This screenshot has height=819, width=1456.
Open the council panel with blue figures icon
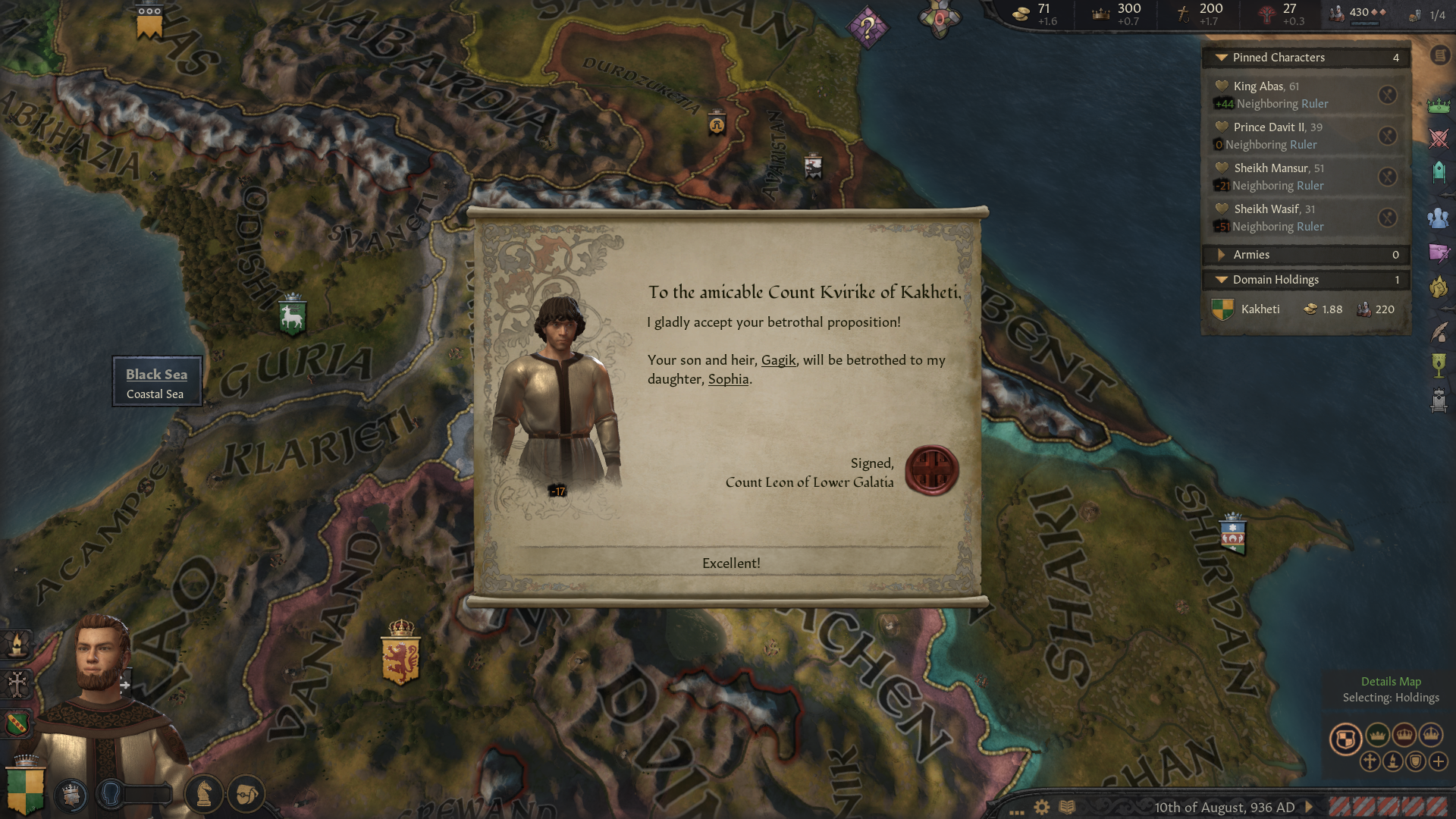tap(1438, 218)
